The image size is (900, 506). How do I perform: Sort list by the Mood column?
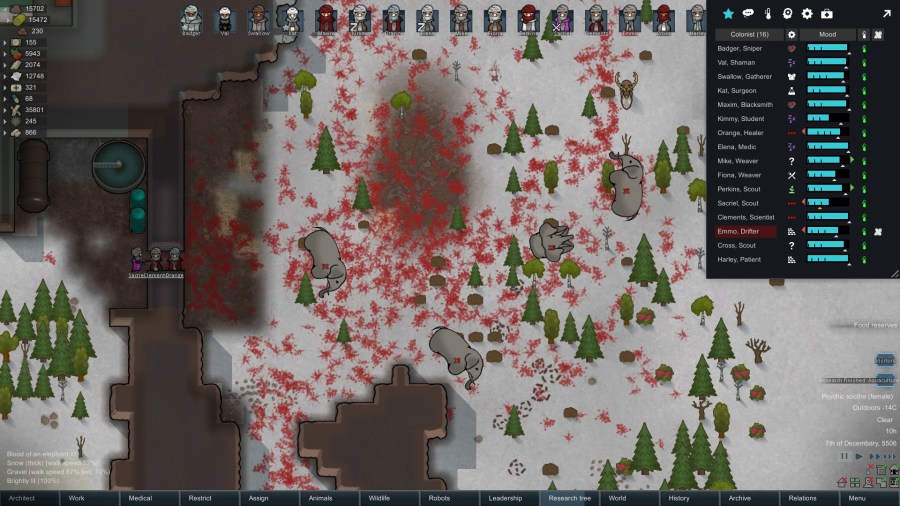tap(827, 34)
